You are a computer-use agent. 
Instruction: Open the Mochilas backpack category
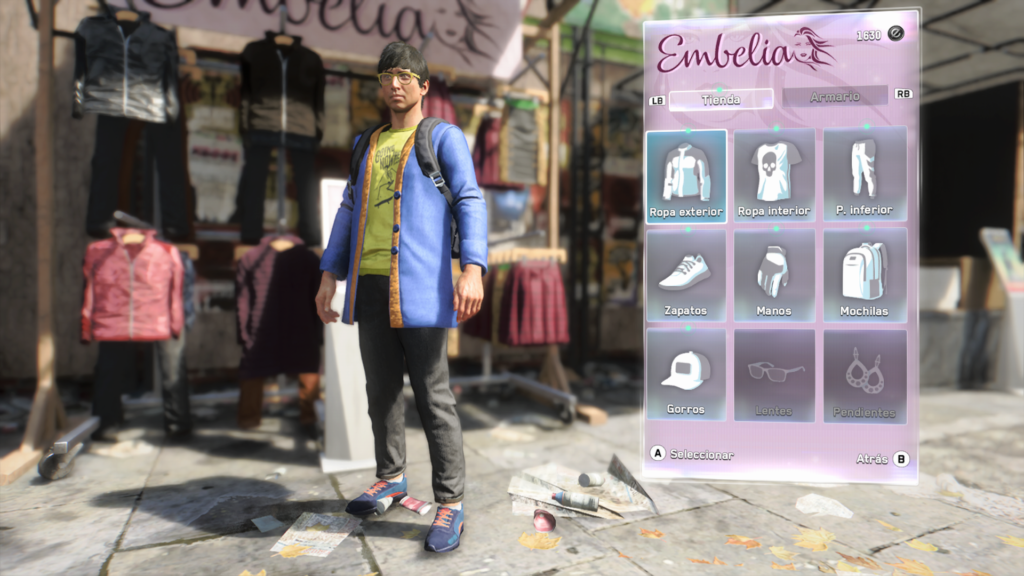864,275
